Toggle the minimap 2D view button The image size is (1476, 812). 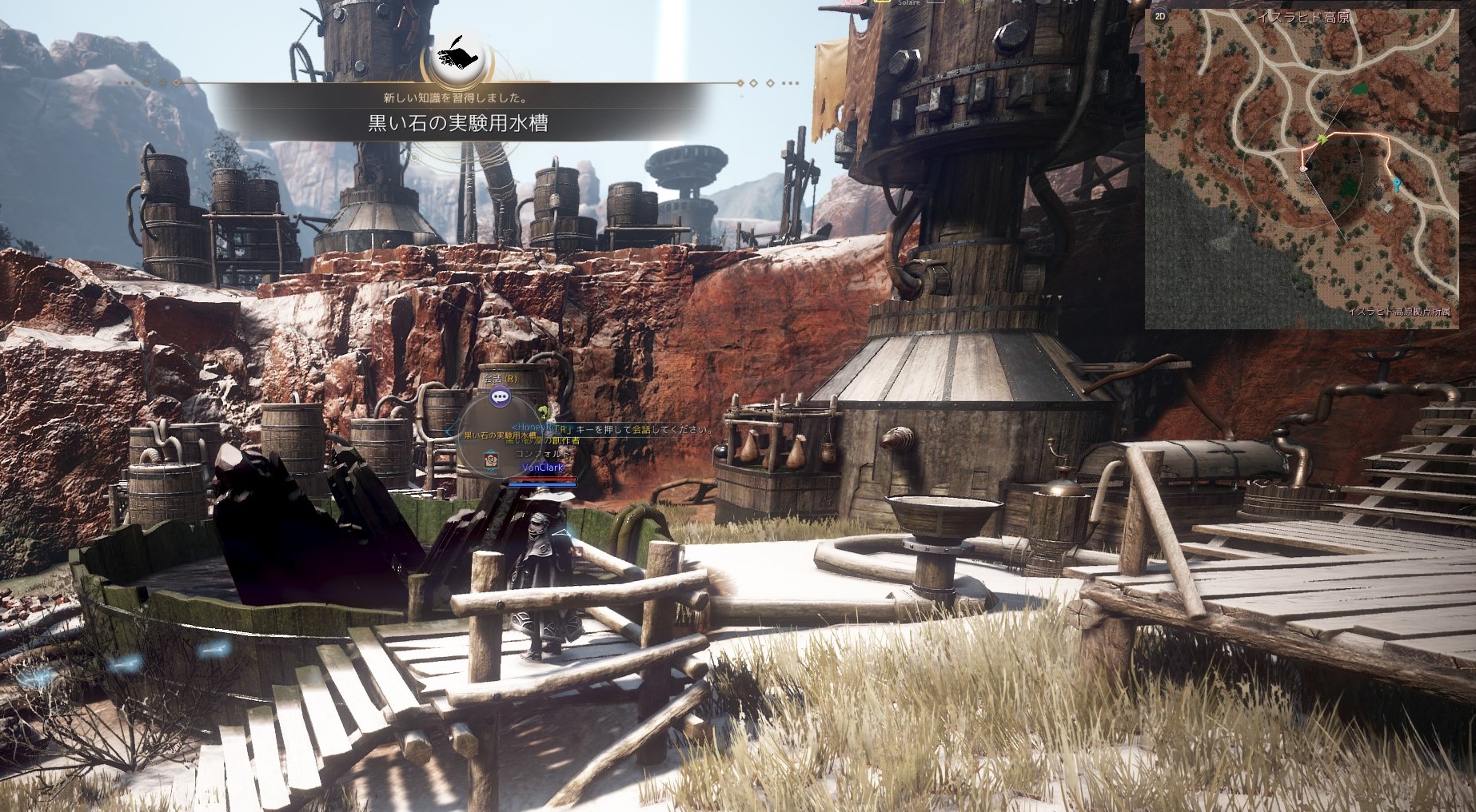pos(1160,15)
